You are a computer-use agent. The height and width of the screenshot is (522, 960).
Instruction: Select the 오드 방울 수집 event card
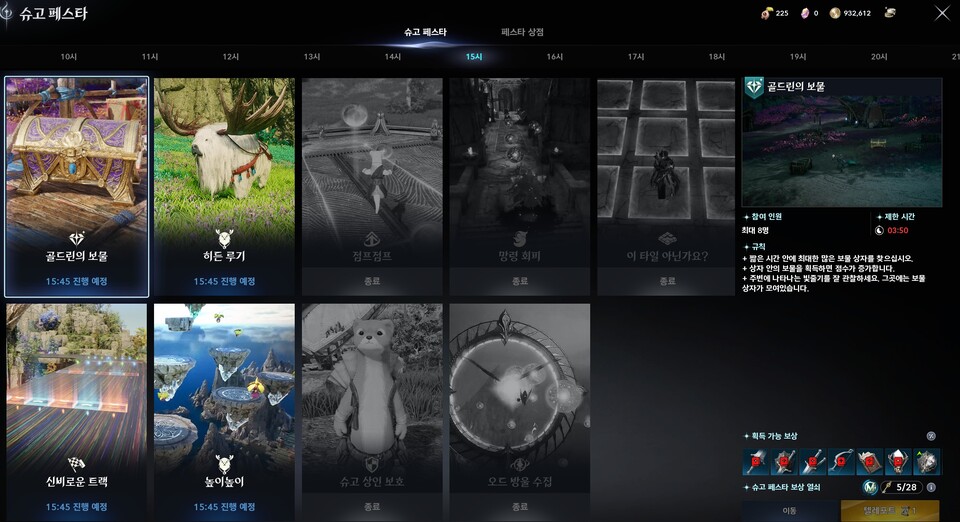519,410
